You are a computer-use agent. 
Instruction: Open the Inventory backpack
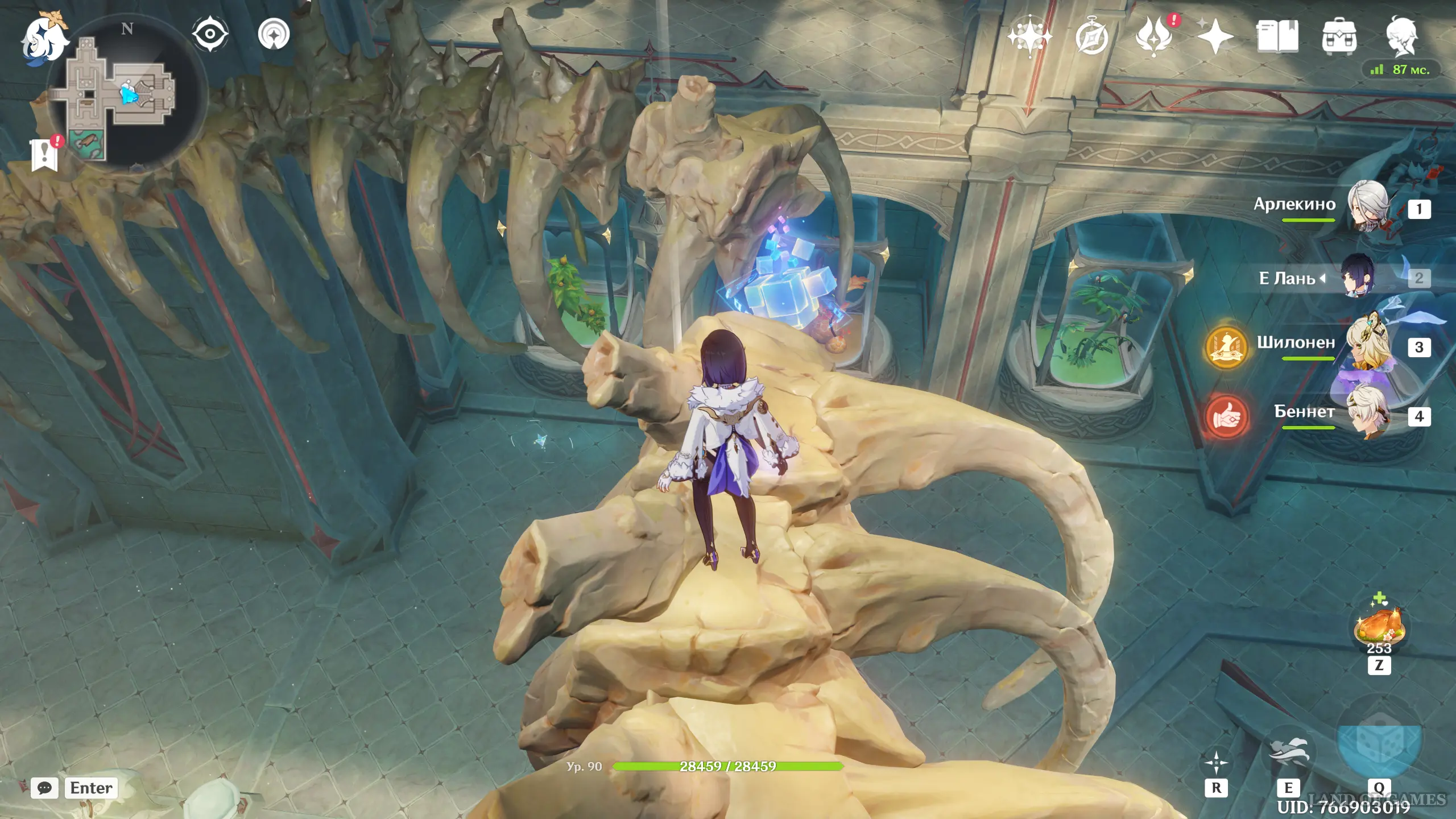1339,38
